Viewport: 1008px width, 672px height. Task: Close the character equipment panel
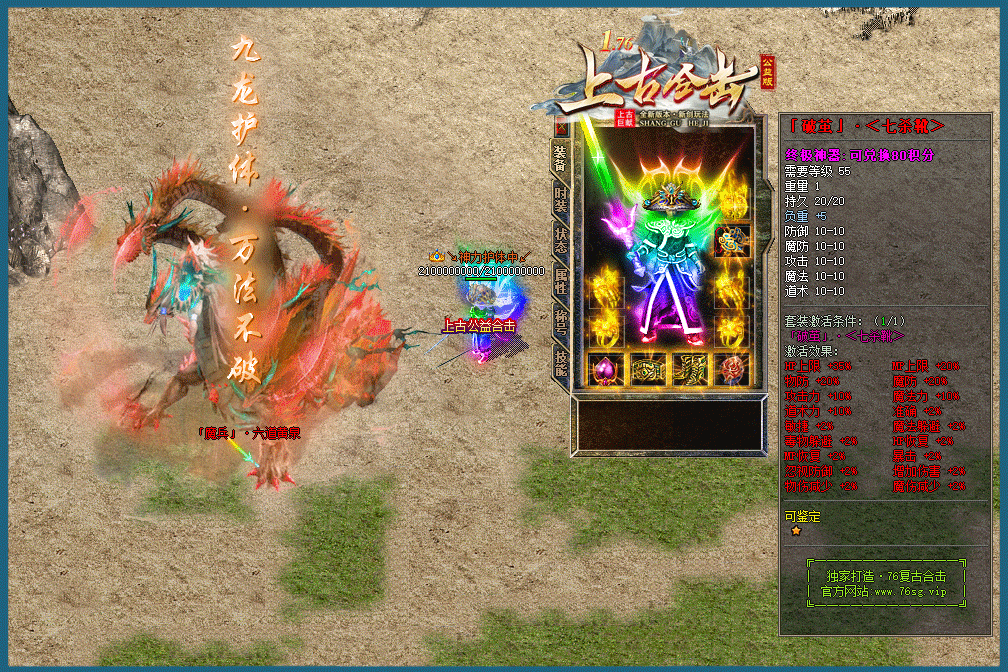click(561, 128)
